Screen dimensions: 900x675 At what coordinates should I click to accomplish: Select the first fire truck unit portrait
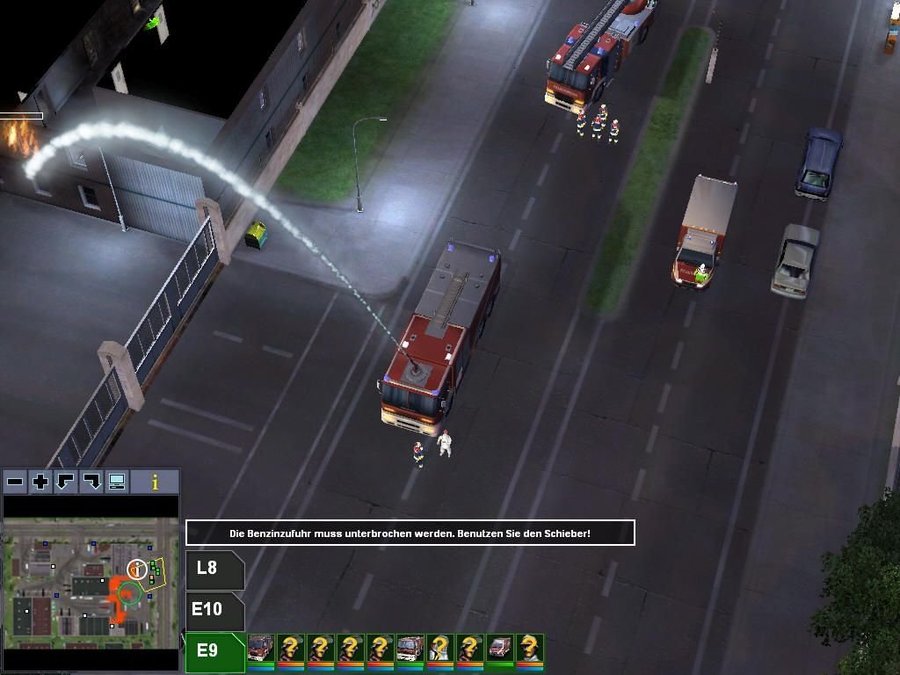pyautogui.click(x=261, y=650)
